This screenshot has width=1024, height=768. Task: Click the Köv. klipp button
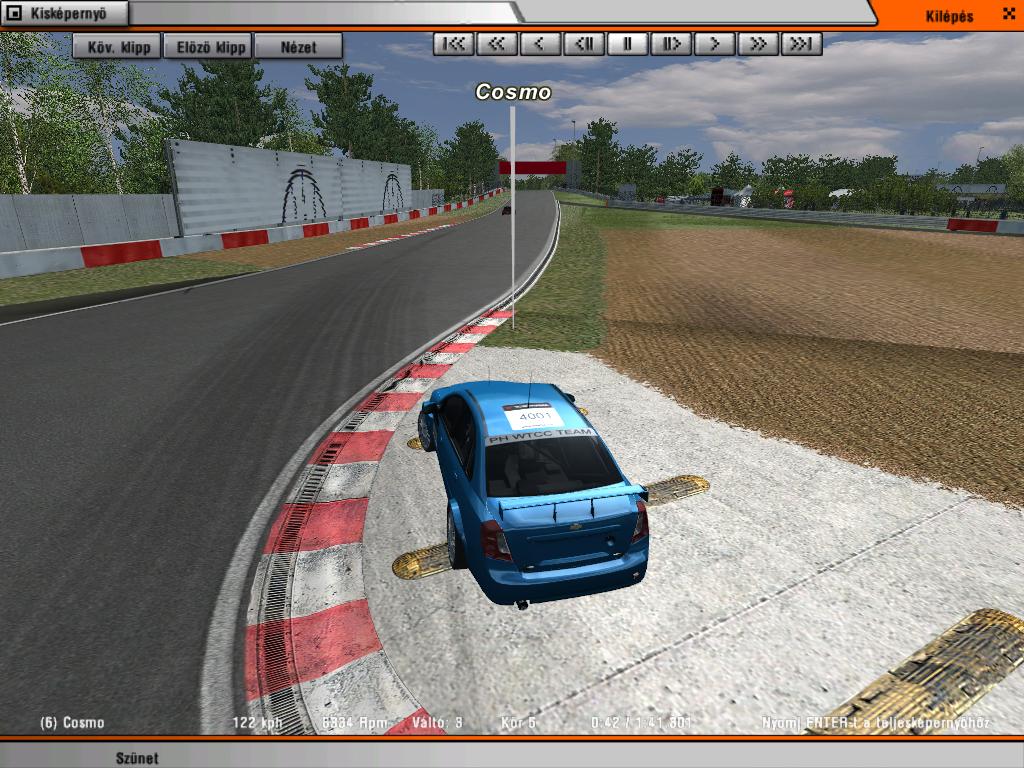pyautogui.click(x=117, y=46)
